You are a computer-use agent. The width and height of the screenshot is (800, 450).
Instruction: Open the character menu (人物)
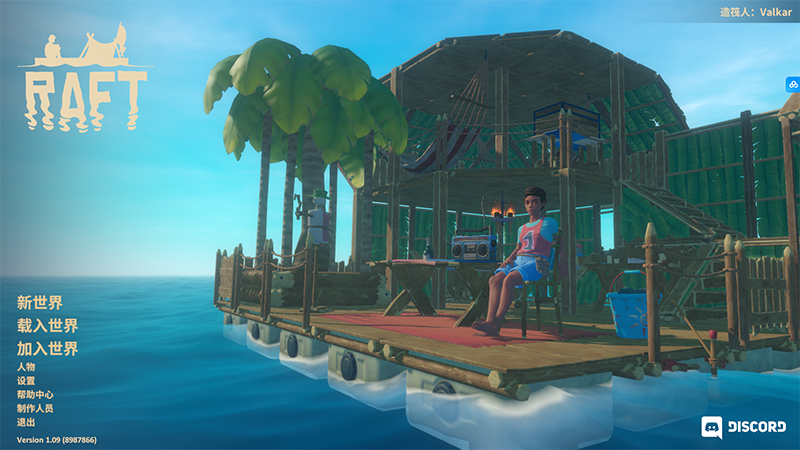click(x=26, y=367)
